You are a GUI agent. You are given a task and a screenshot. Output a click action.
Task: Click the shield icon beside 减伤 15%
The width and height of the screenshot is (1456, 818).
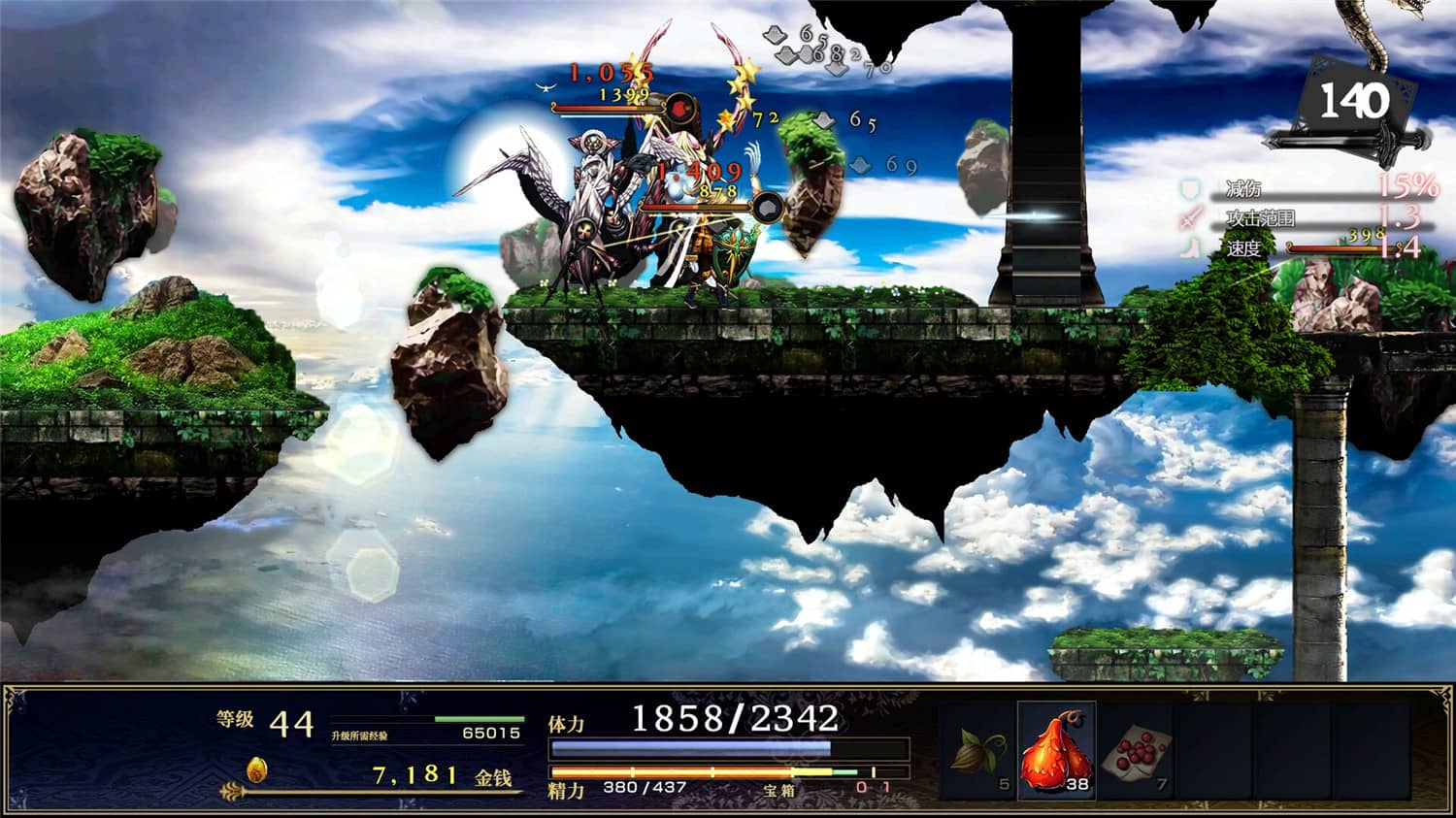tap(1189, 188)
